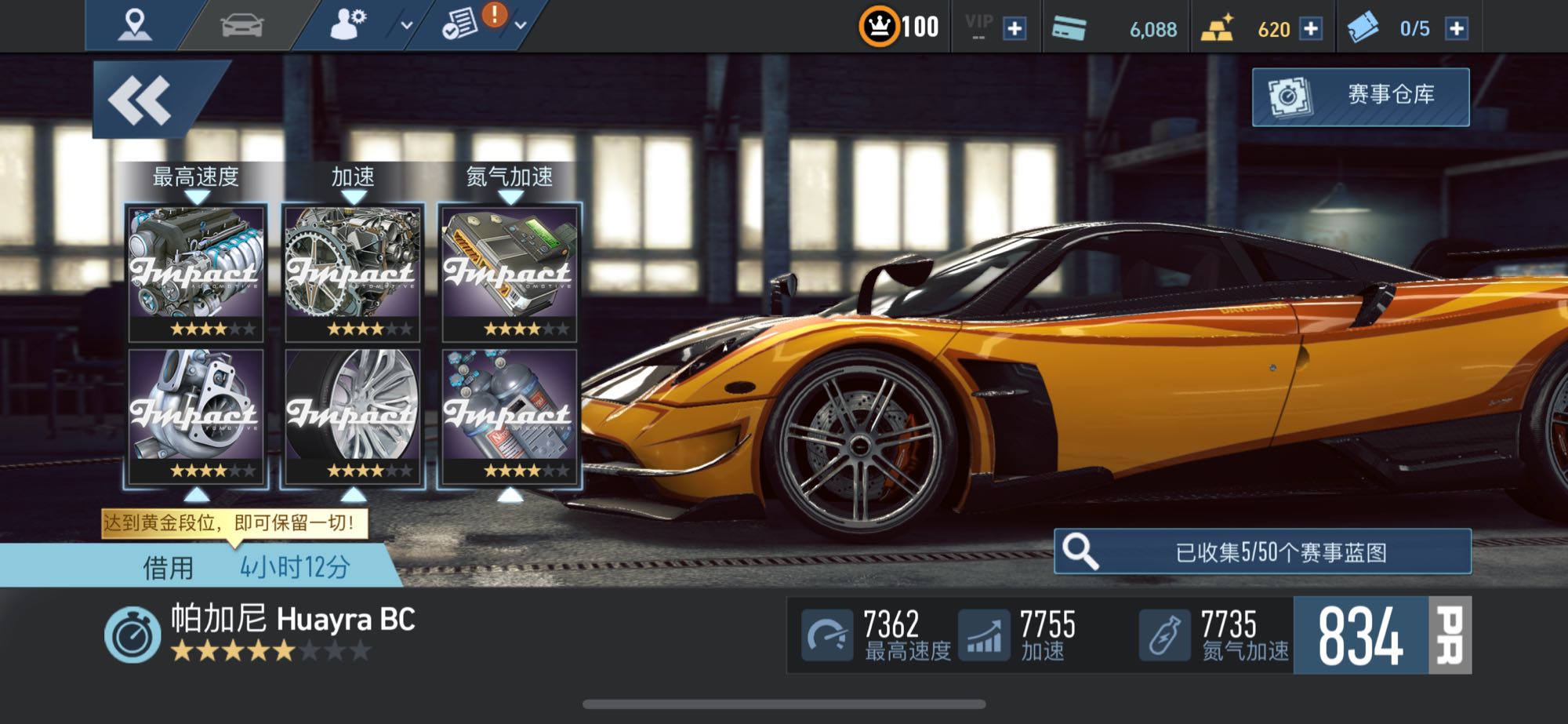Switch to the car garage tab

click(241, 26)
